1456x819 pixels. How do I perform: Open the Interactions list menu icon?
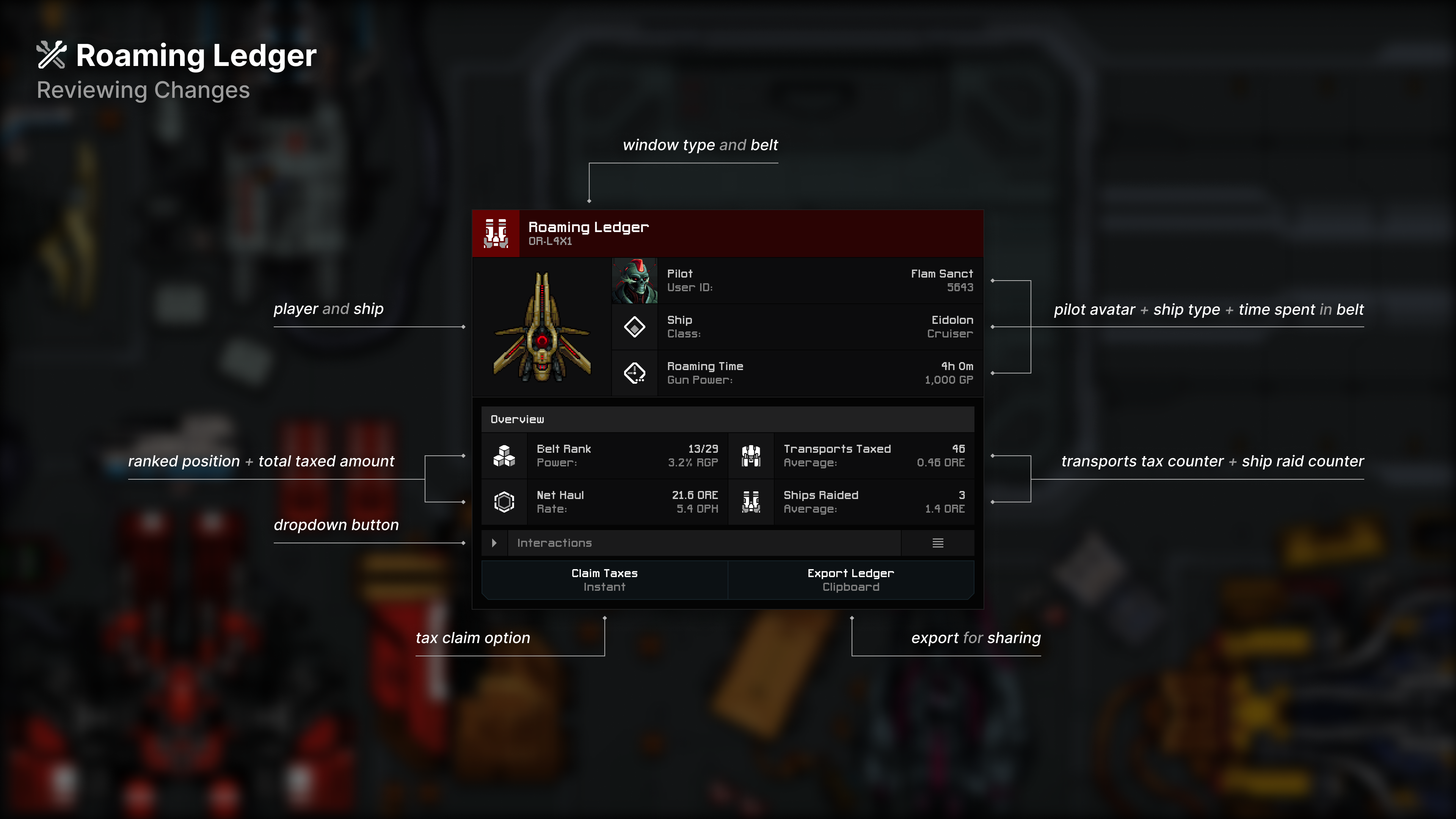[x=938, y=543]
